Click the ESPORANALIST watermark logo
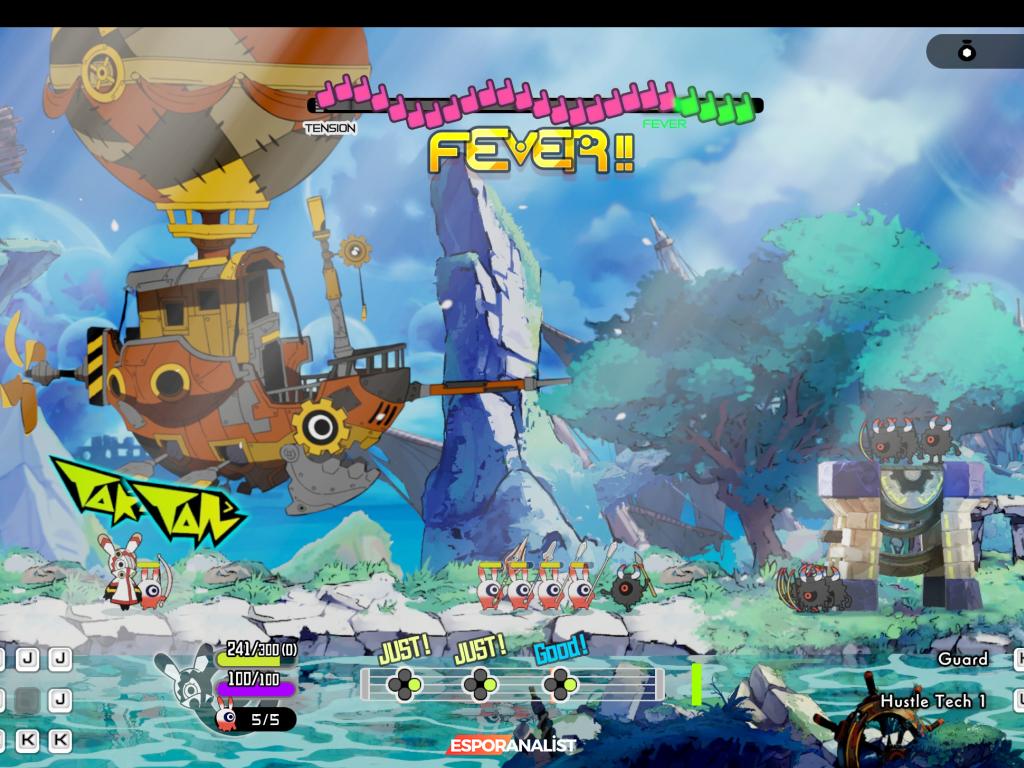Viewport: 1024px width, 768px height. tap(512, 745)
